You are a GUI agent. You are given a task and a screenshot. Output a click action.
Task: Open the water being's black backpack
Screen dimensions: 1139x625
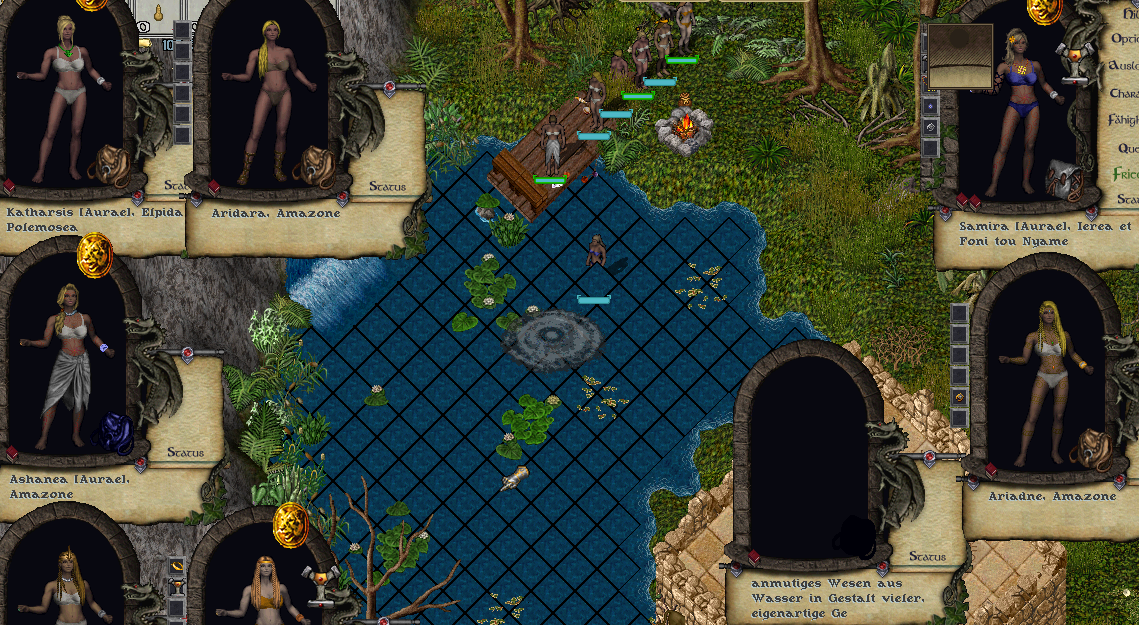point(853,537)
